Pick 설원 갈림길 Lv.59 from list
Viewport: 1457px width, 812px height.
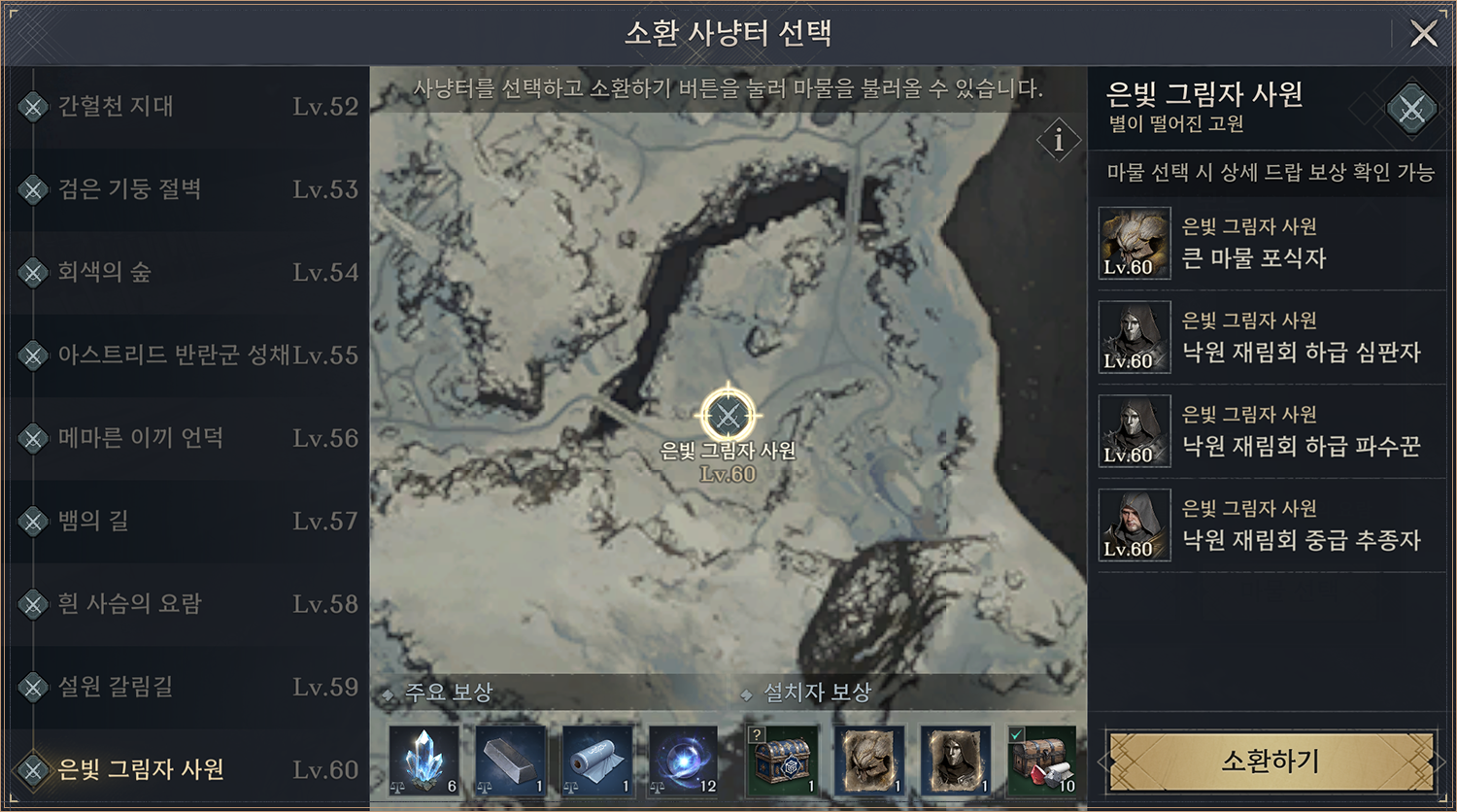point(185,687)
